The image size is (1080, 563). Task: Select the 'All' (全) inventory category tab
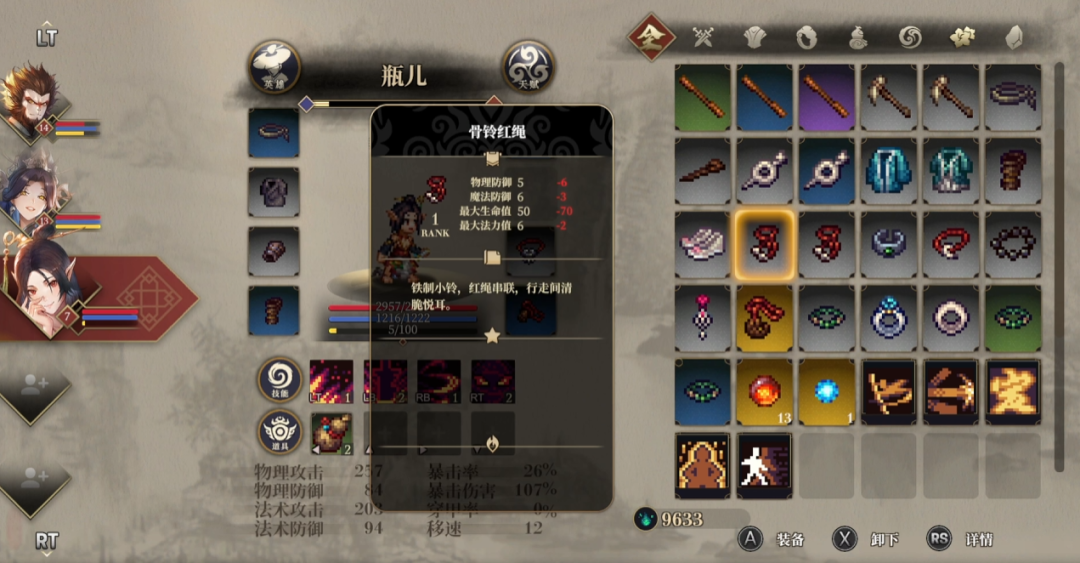coord(652,37)
